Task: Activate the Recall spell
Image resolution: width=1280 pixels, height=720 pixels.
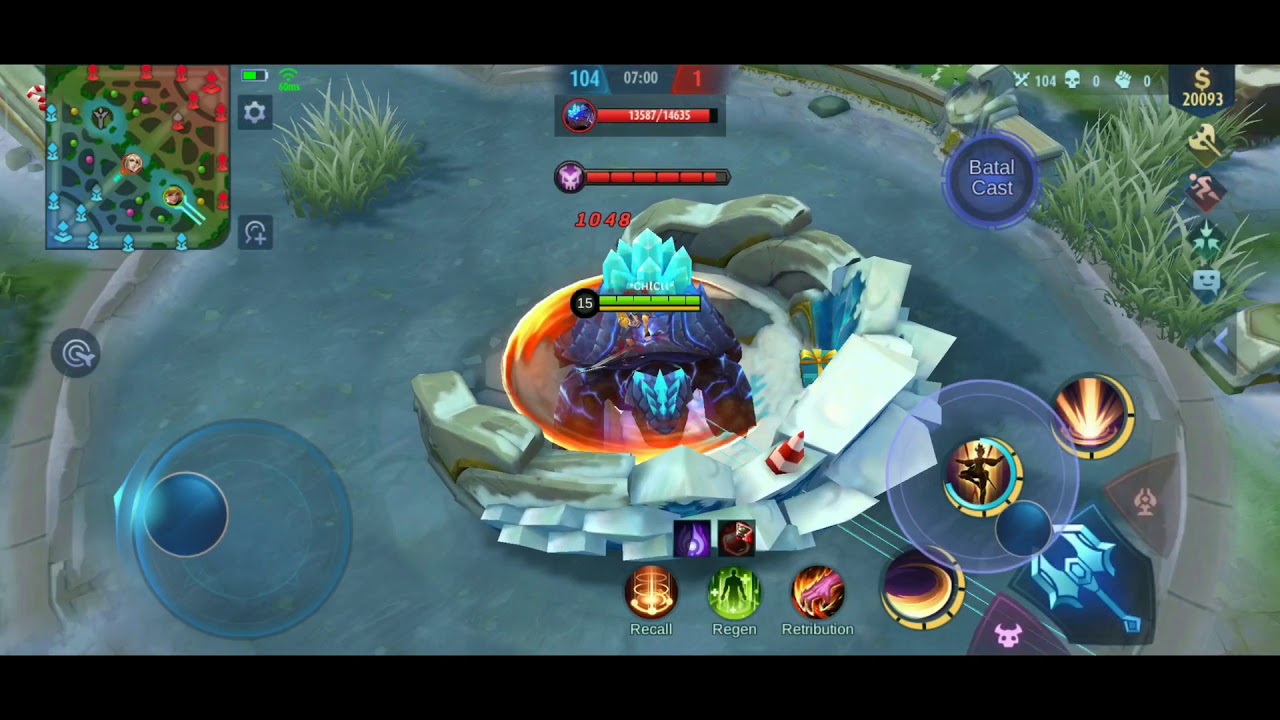Action: pos(651,592)
